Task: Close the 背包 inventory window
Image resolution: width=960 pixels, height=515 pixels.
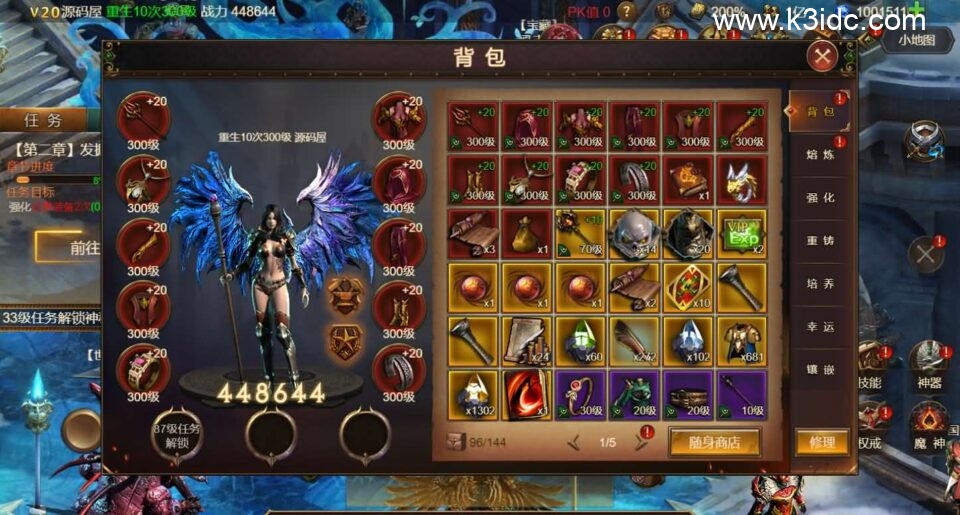Action: pyautogui.click(x=822, y=56)
